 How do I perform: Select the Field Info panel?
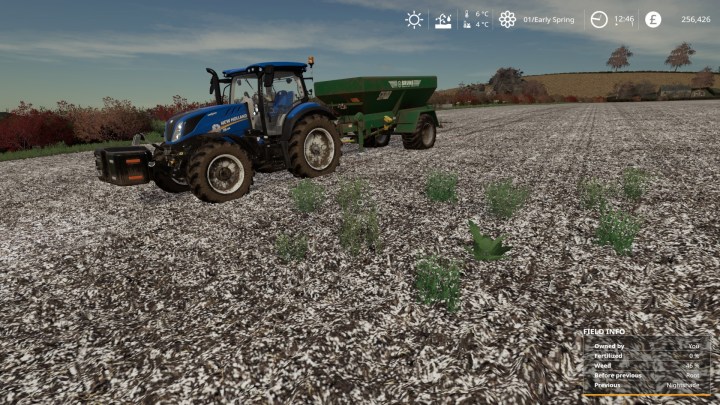click(647, 361)
